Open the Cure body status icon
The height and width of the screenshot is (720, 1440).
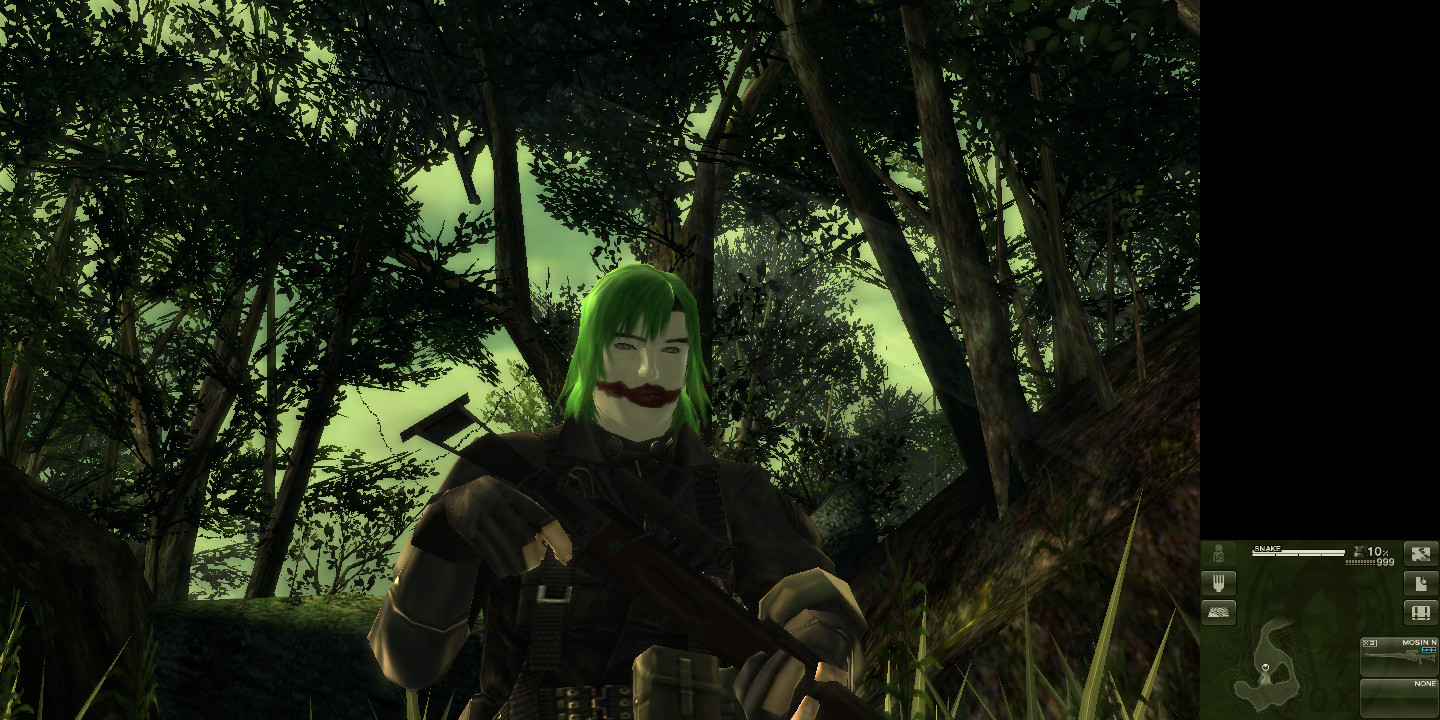pyautogui.click(x=1218, y=554)
